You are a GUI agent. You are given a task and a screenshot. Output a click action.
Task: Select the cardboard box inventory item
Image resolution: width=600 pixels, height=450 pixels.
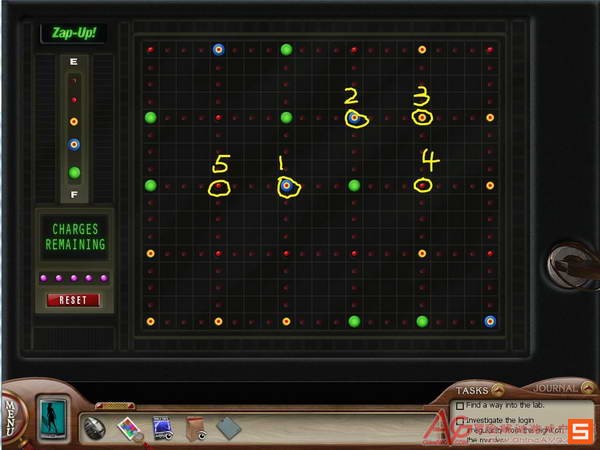[x=194, y=427]
